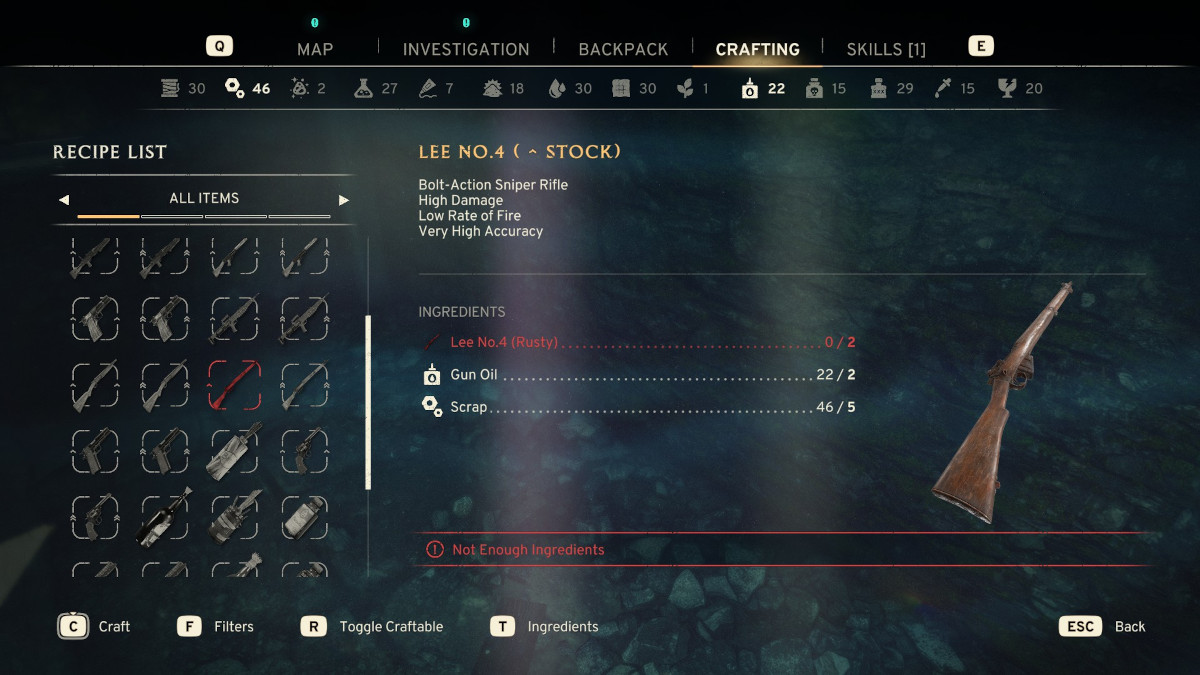Select the Lee No.4 (Rusty) ingredient row

[x=636, y=342]
